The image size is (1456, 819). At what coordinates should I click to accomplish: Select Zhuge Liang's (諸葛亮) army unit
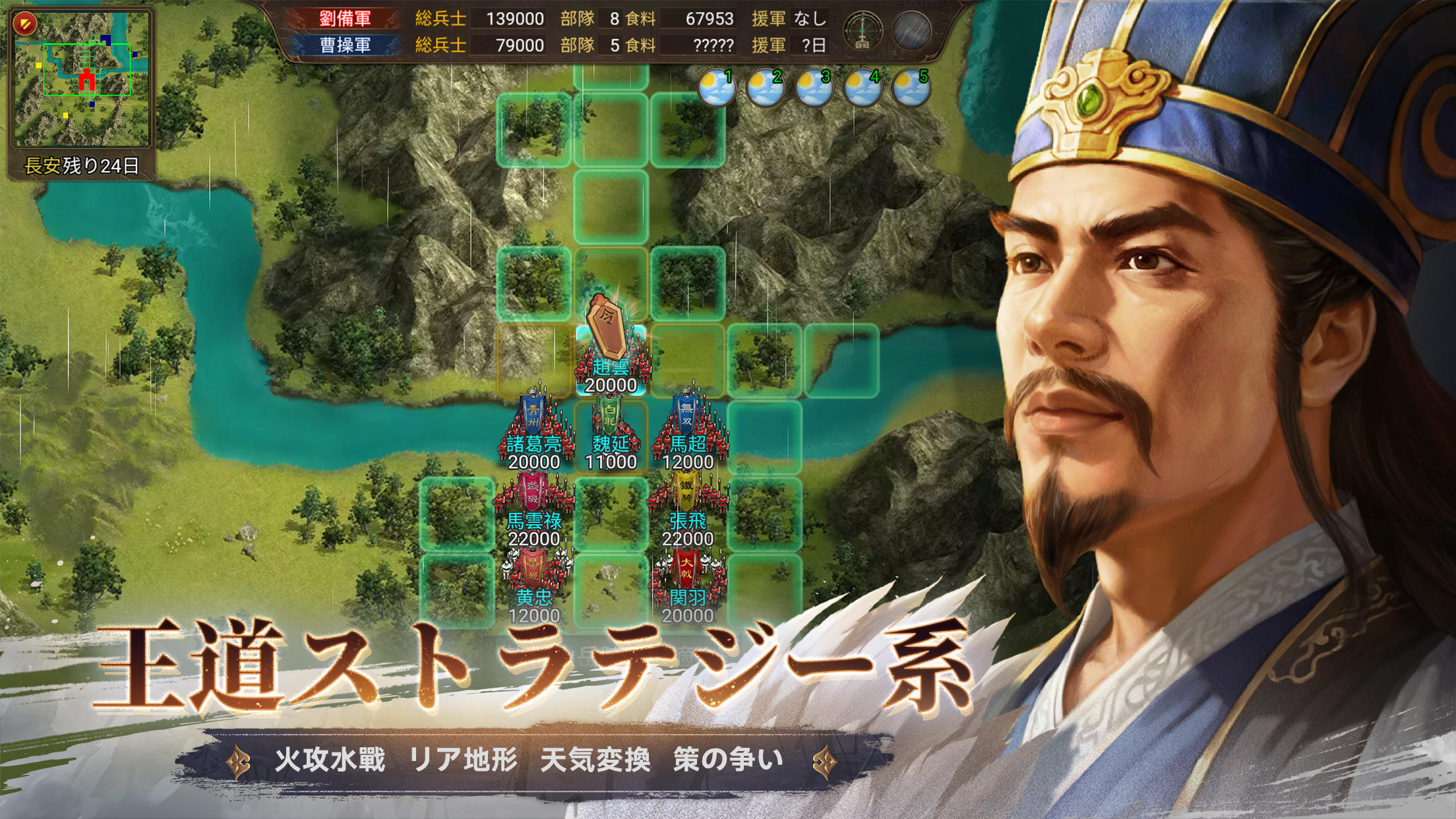(x=535, y=429)
